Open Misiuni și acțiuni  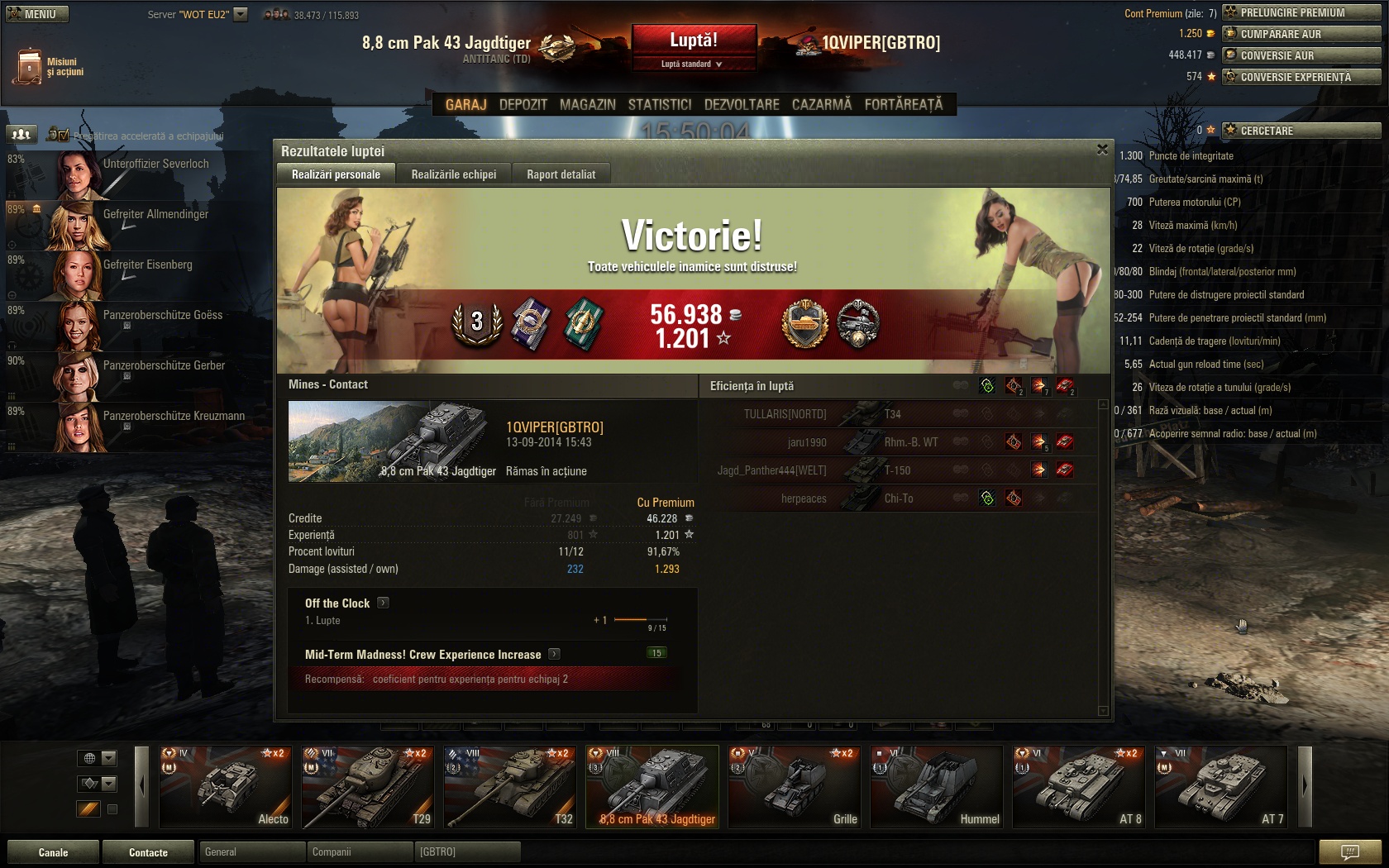(48, 66)
